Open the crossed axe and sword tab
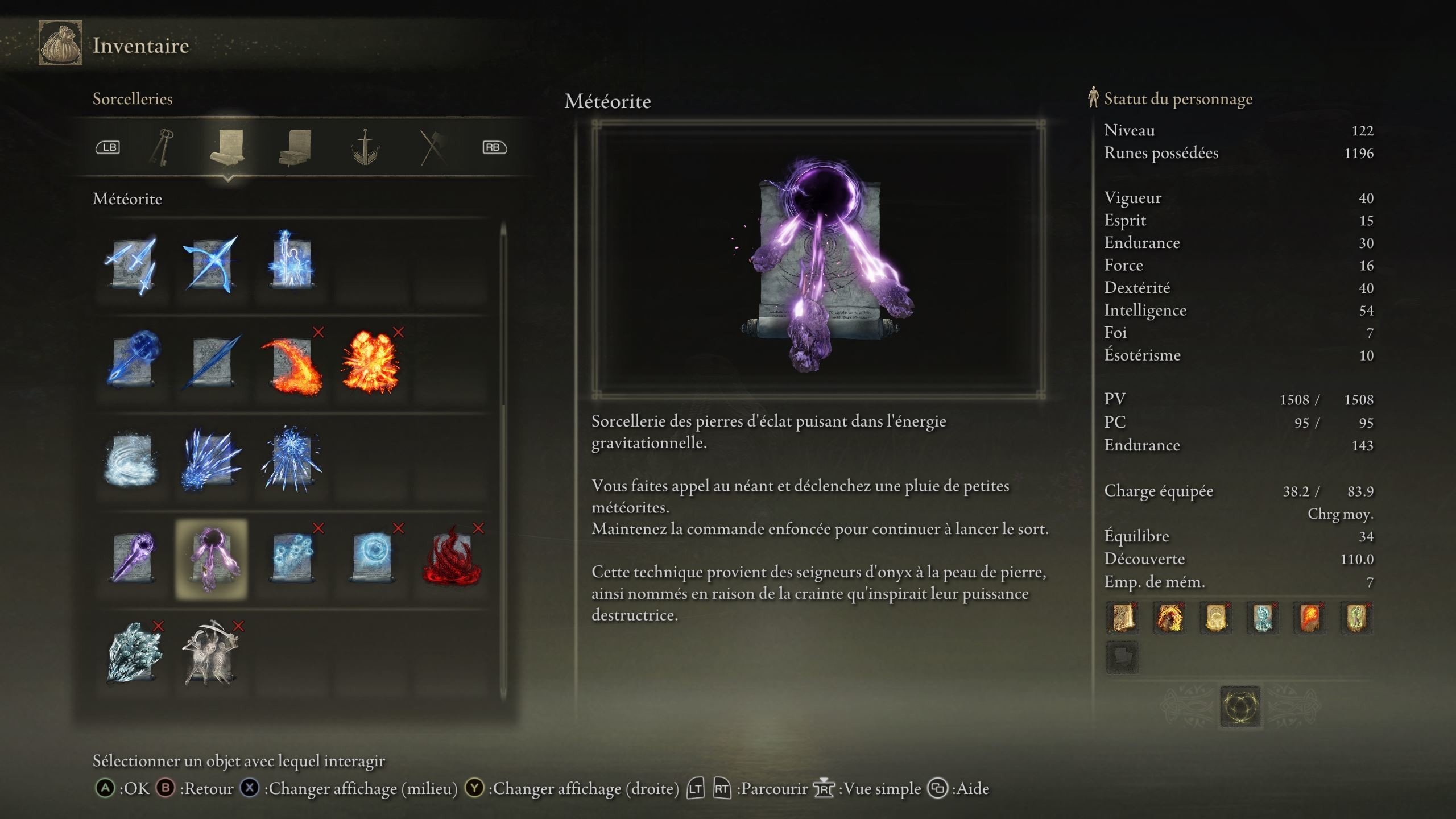The height and width of the screenshot is (819, 1456). 433,148
